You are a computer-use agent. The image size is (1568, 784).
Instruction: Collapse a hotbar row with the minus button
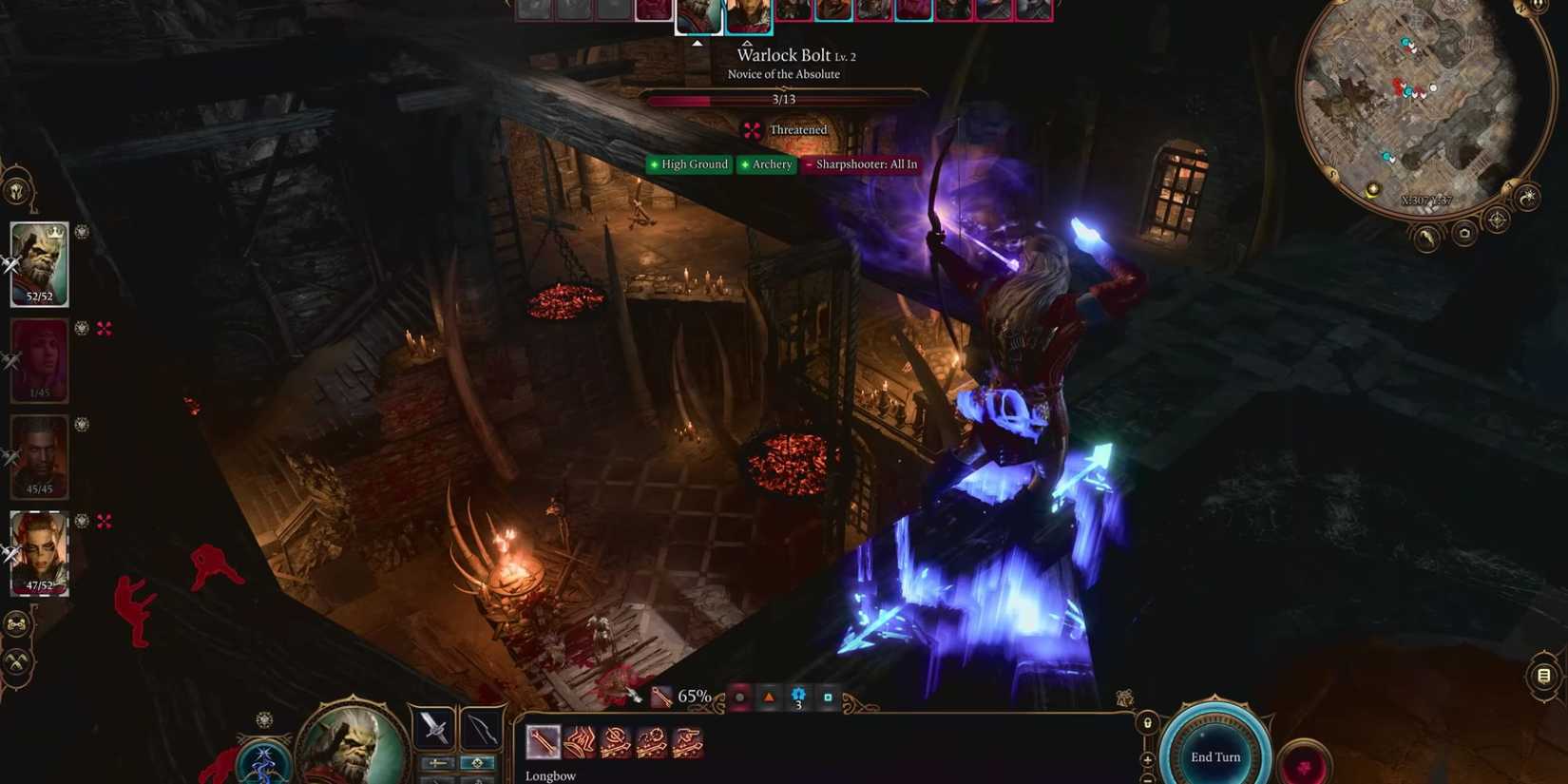[x=1146, y=779]
